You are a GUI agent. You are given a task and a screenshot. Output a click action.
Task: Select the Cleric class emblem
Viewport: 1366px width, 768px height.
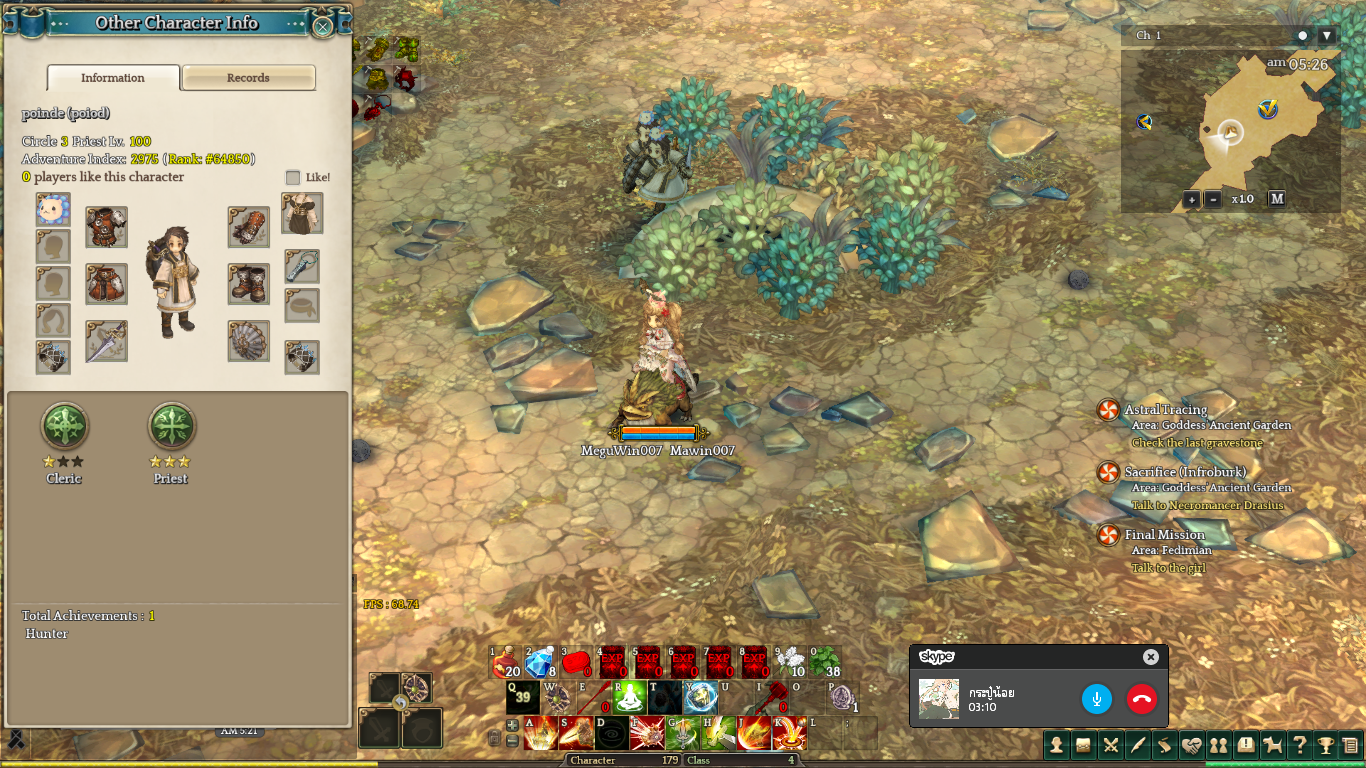[x=64, y=427]
